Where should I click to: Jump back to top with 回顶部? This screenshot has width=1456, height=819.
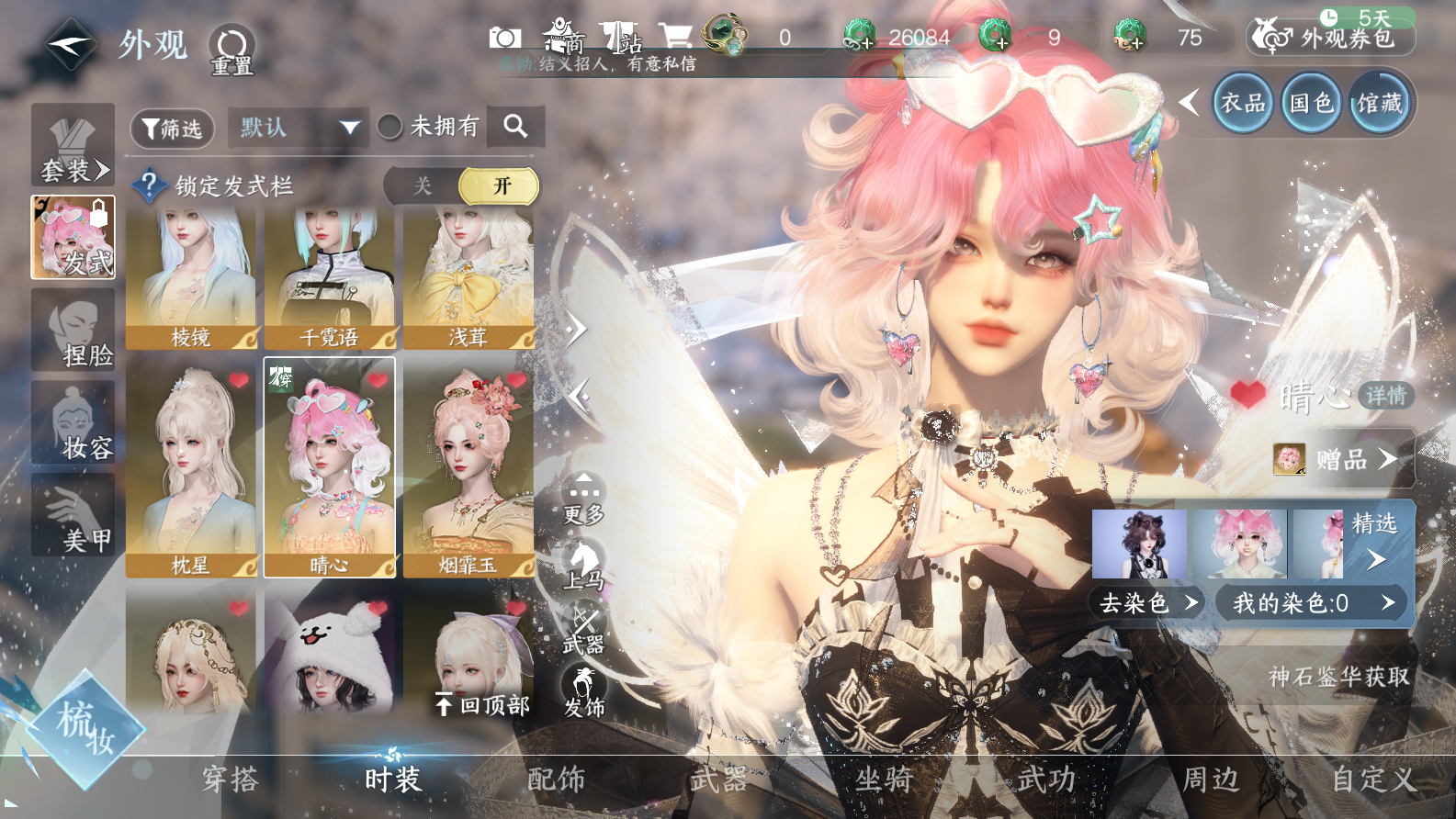483,705
